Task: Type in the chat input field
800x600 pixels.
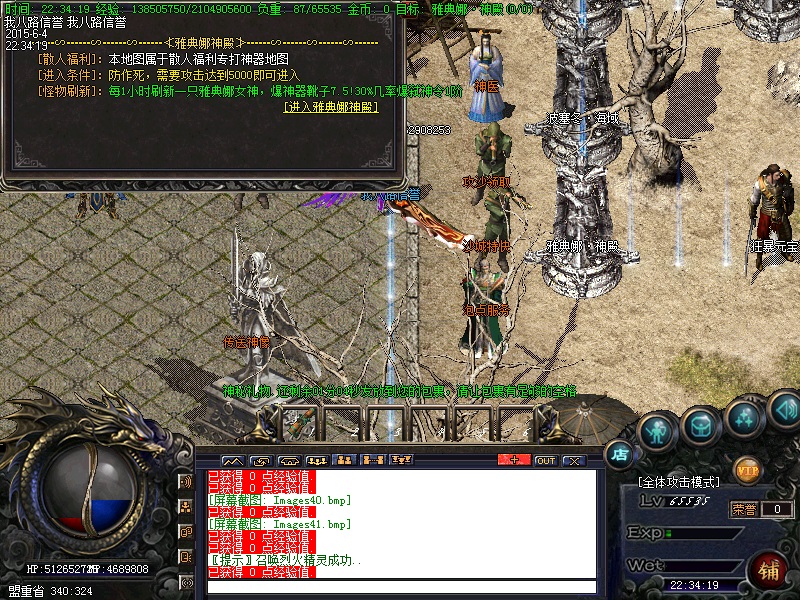Action: [x=400, y=587]
